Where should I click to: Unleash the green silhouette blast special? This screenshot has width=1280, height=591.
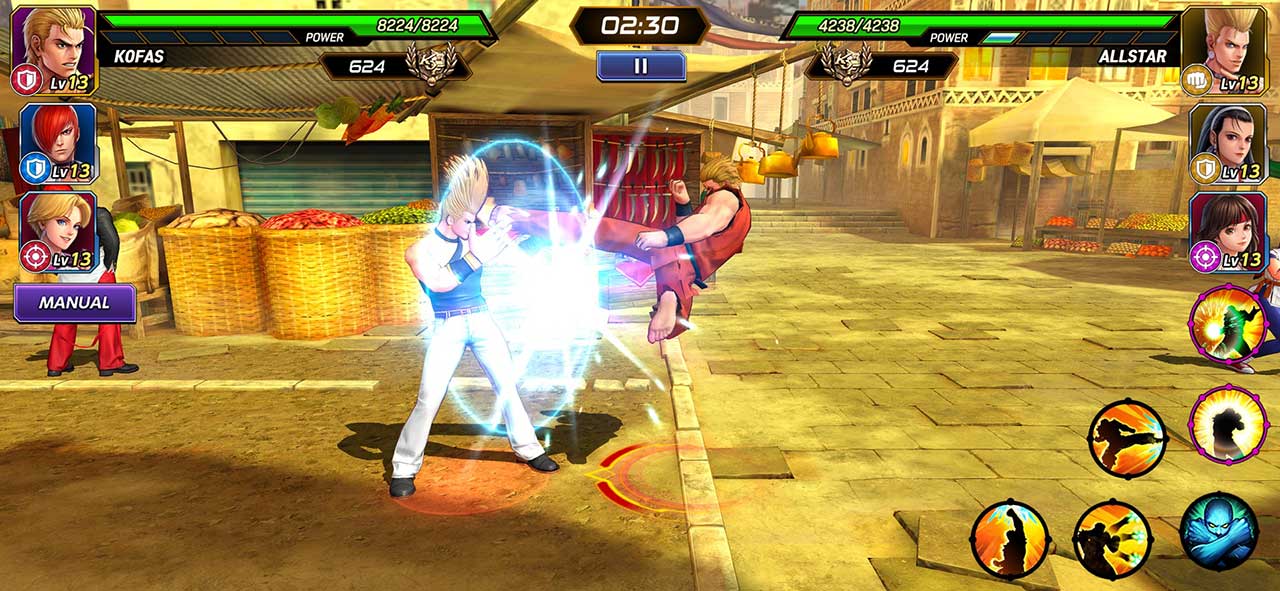coord(1228,323)
